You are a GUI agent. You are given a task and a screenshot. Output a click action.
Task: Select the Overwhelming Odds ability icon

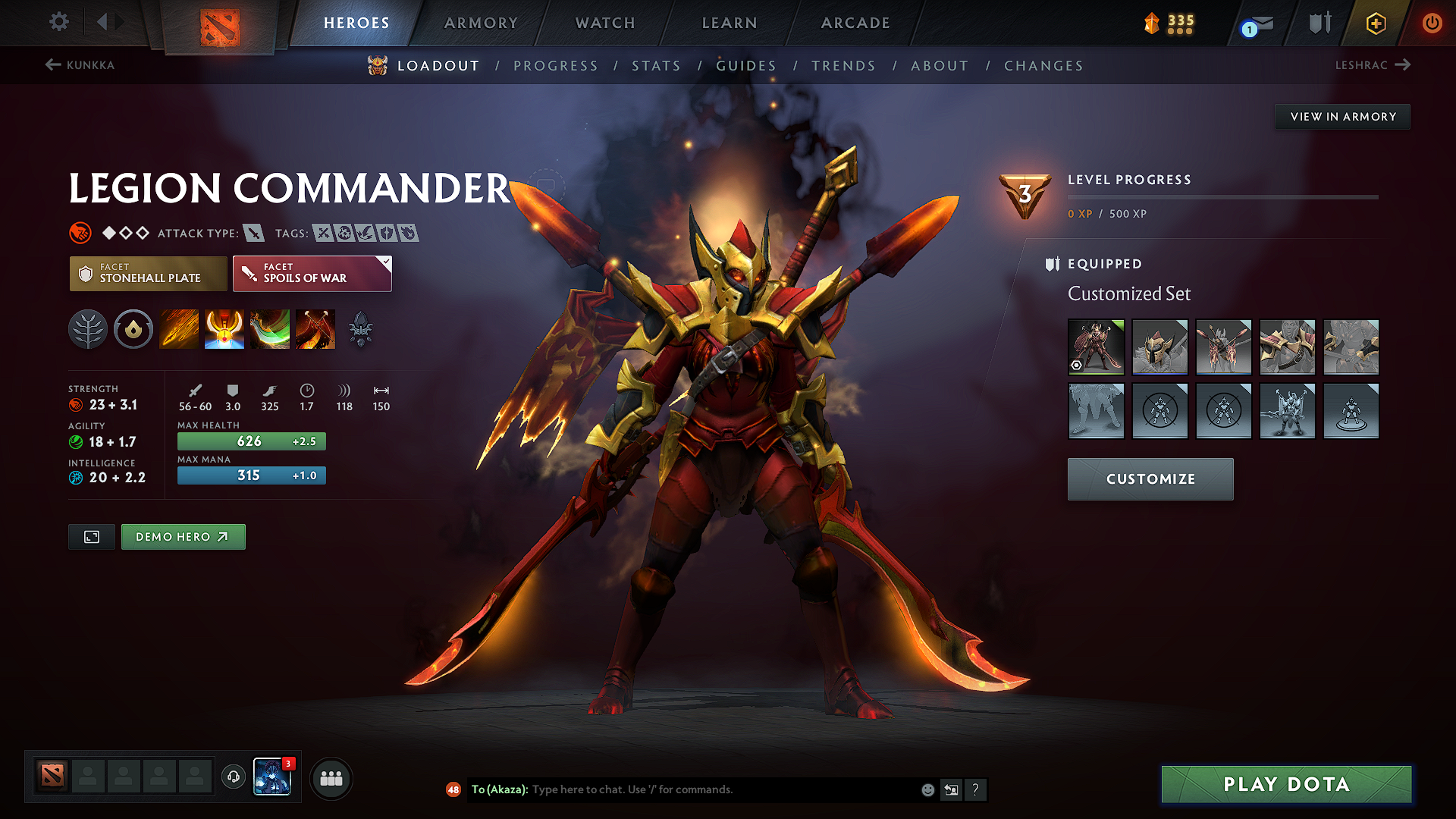coord(179,329)
